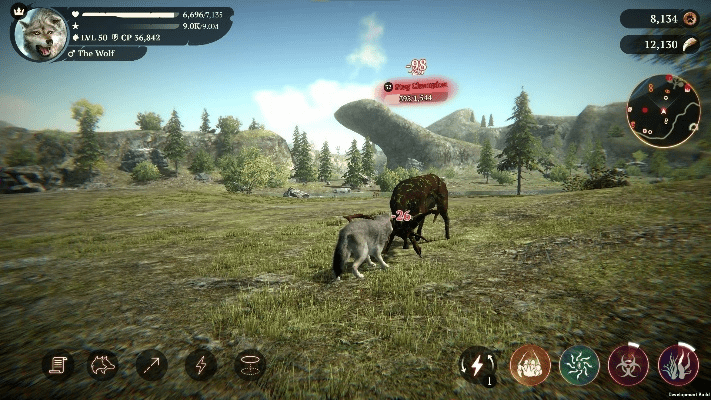Click the crown icon above the portrait

(15, 6)
